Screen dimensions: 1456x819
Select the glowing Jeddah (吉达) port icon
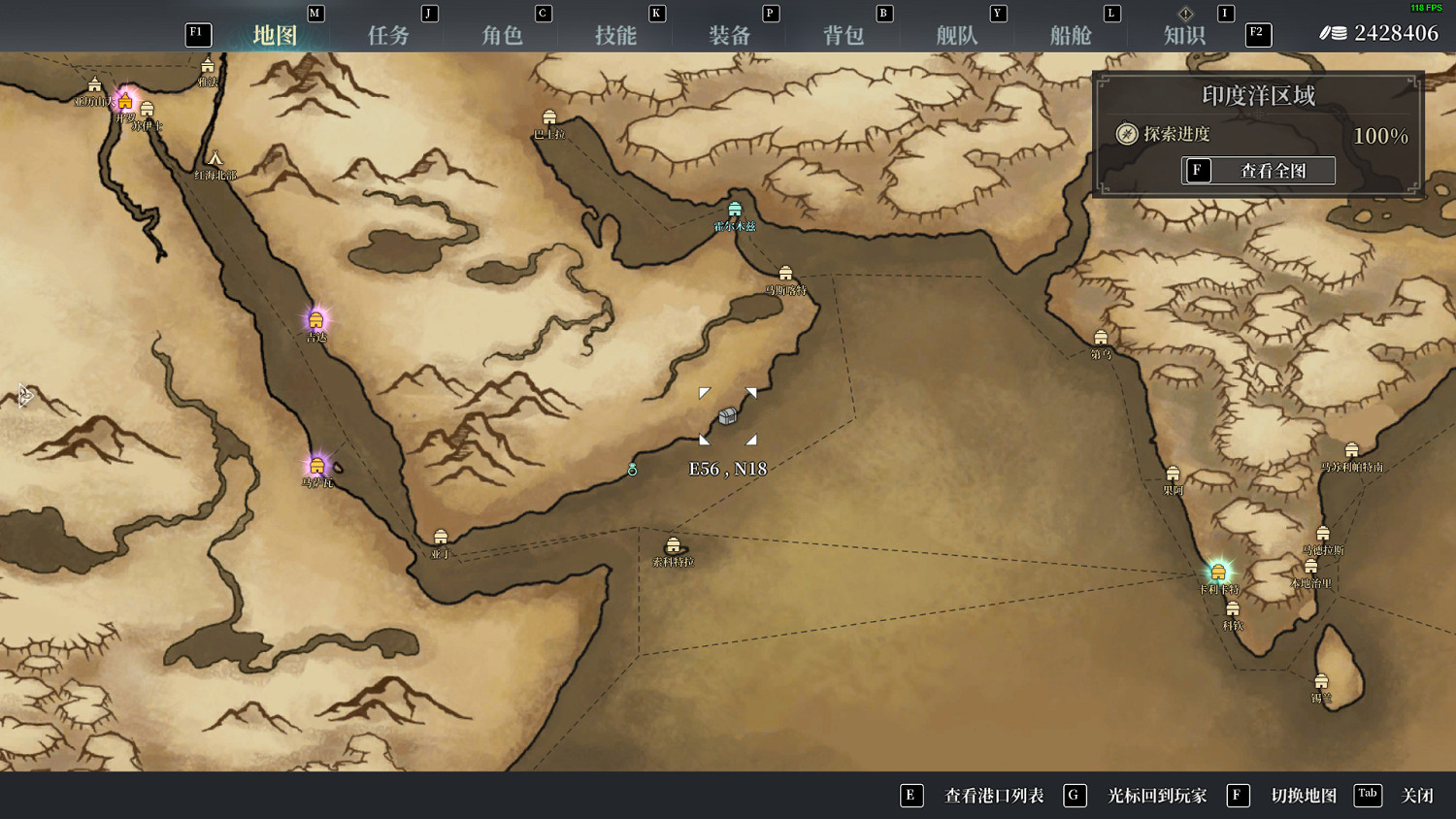coord(315,318)
